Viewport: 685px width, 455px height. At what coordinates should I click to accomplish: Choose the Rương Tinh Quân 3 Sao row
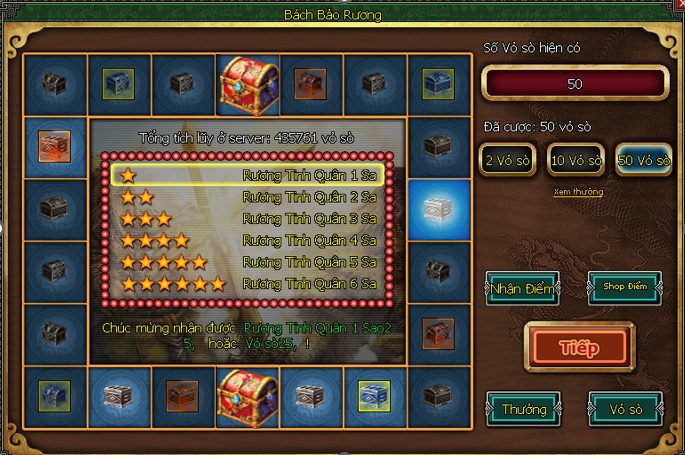(246, 219)
